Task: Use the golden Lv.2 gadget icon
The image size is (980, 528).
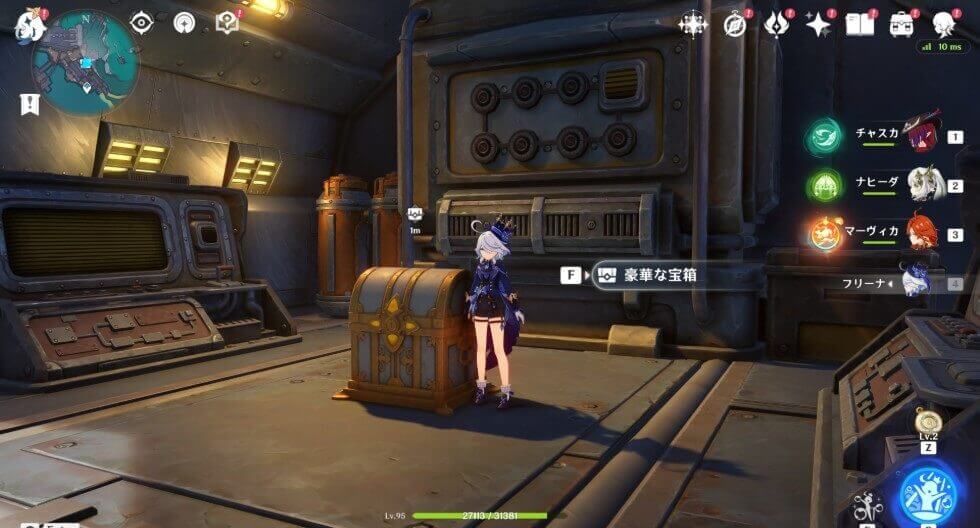Action: coord(926,422)
